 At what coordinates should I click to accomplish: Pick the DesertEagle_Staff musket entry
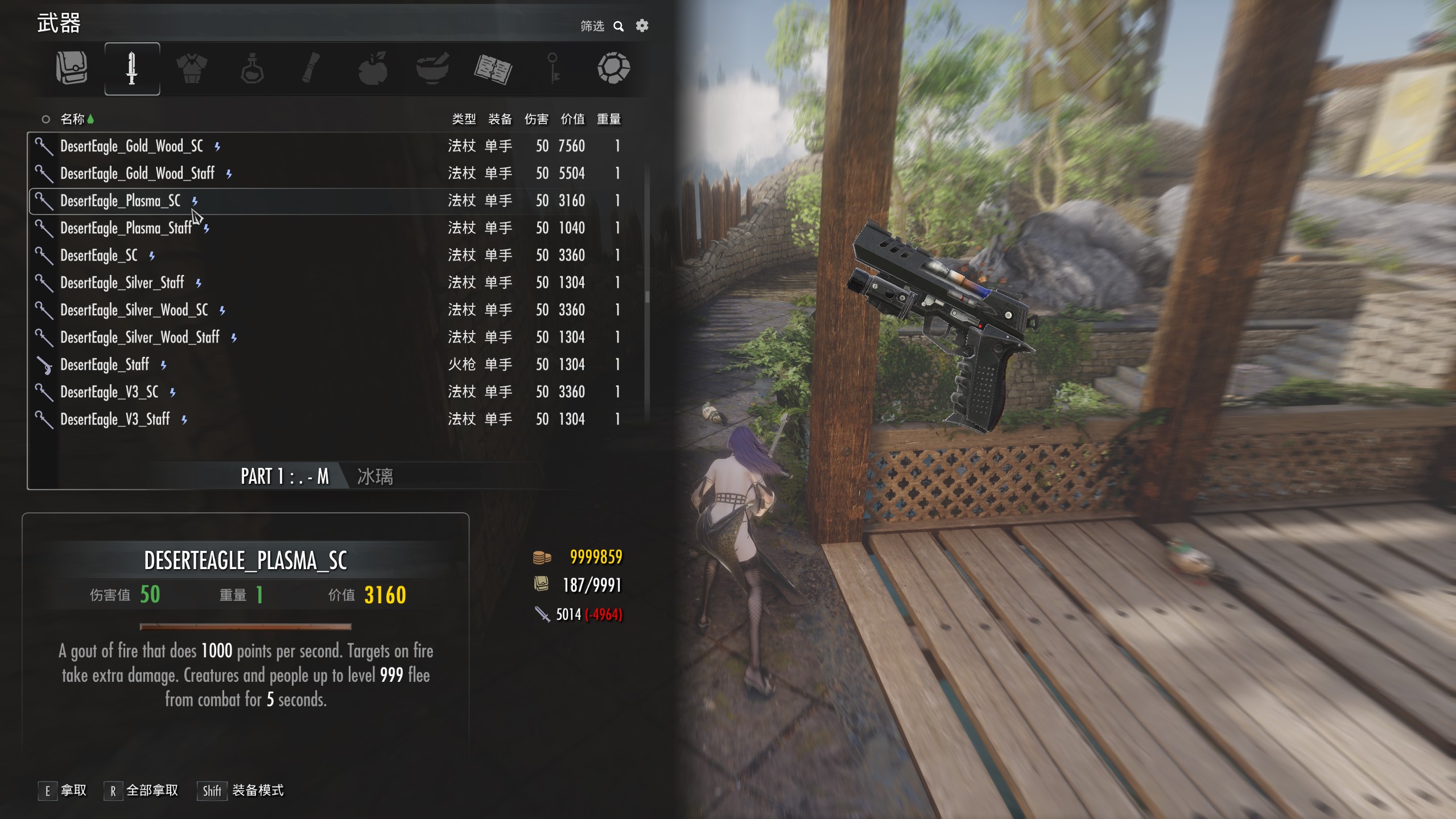(105, 365)
